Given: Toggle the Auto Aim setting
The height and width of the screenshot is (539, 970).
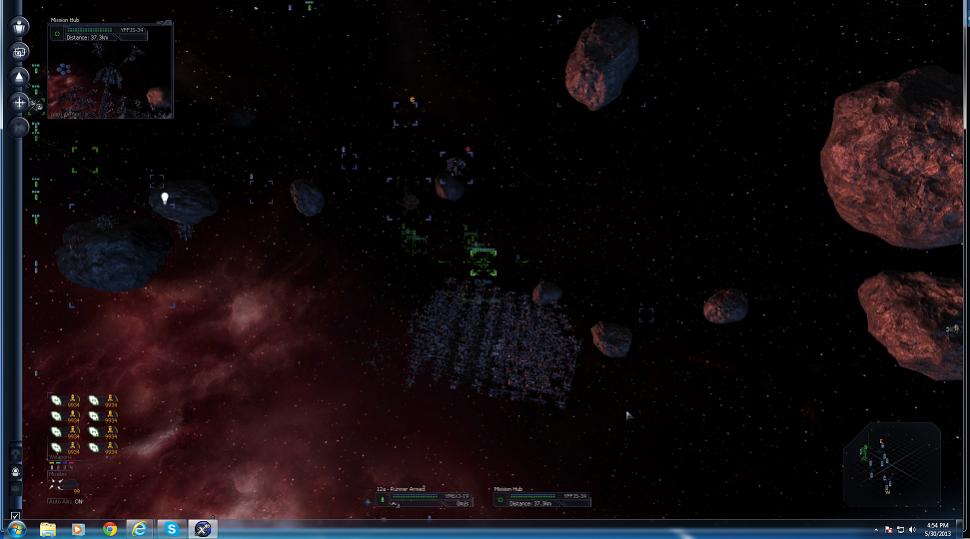Looking at the screenshot, I should [x=66, y=500].
